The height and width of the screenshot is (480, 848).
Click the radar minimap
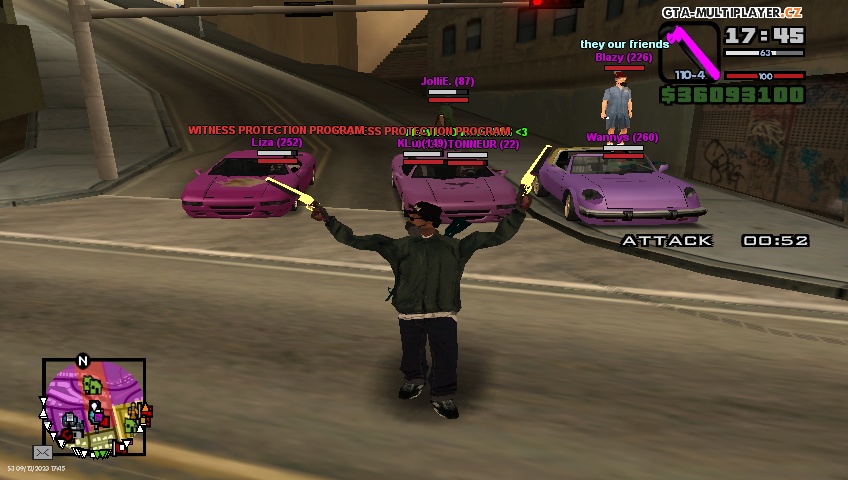click(94, 407)
